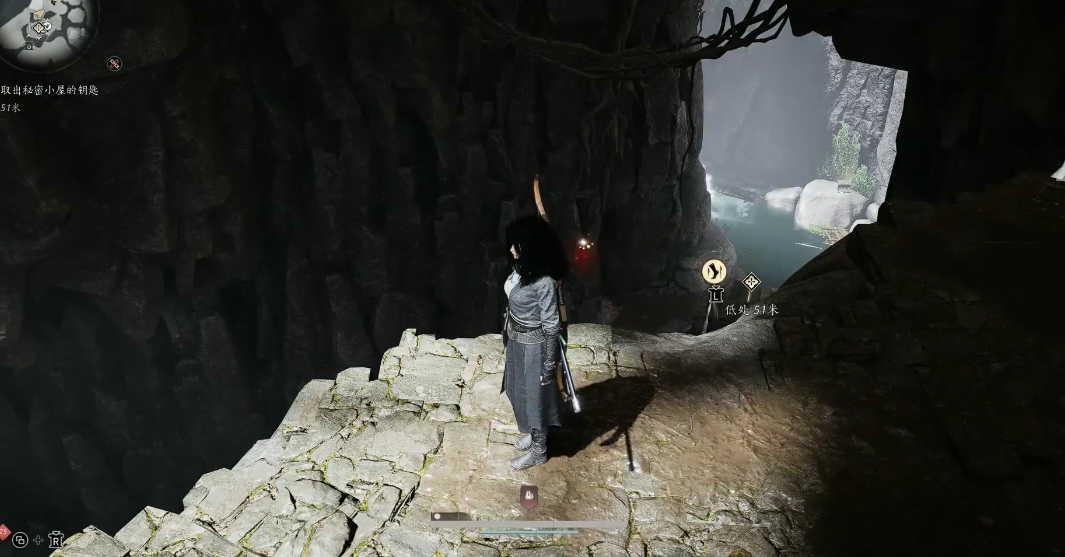Open the circular minimap
This screenshot has height=557, width=1065.
pyautogui.click(x=45, y=28)
